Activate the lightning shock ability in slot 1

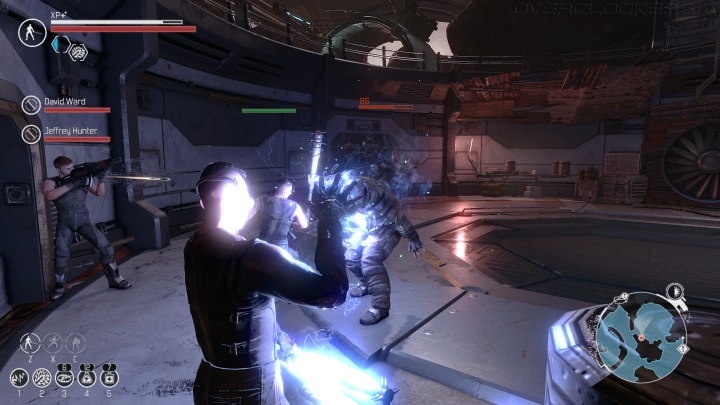point(19,378)
